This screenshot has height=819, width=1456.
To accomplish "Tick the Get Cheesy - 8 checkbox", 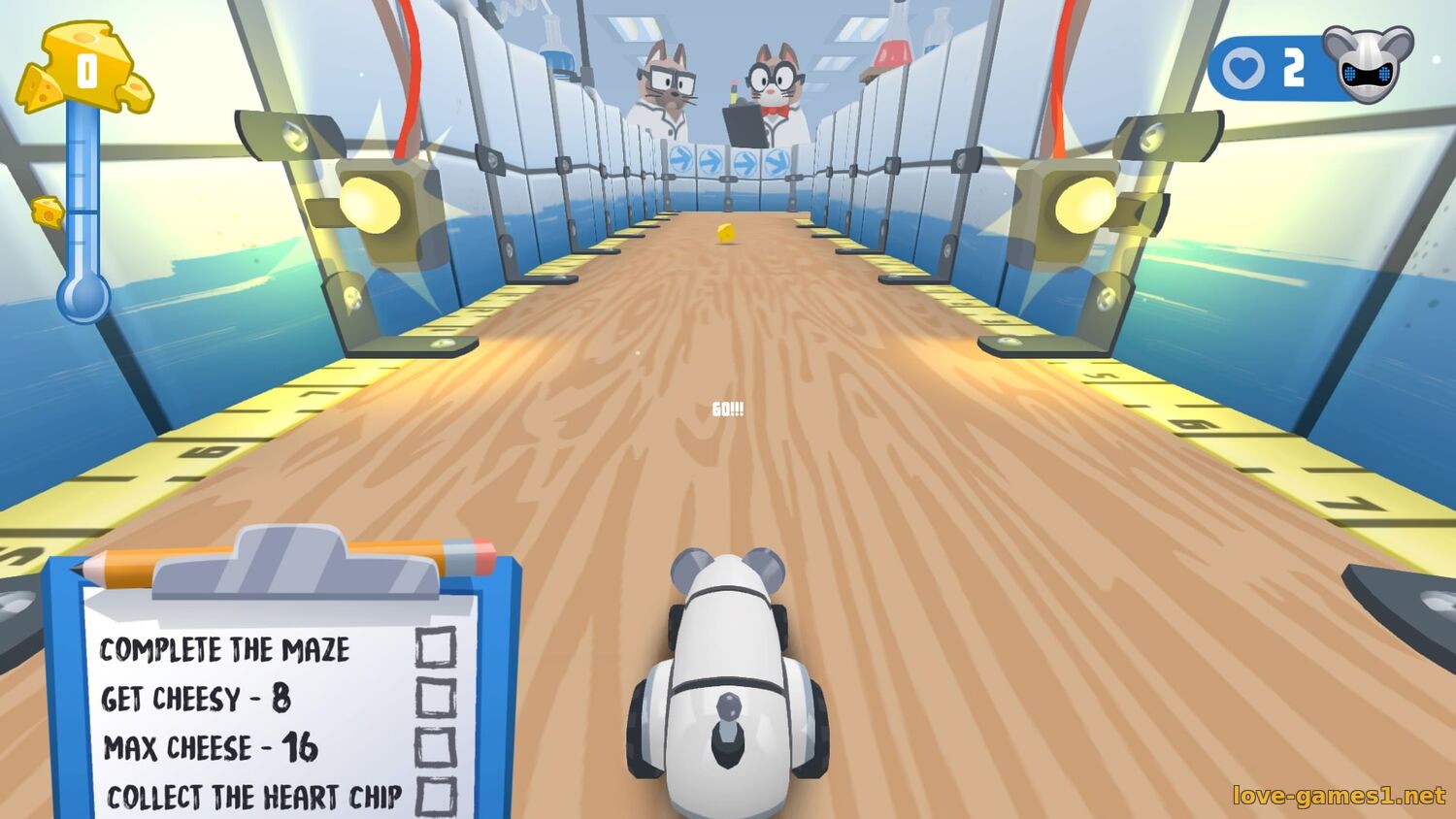I will [x=436, y=697].
